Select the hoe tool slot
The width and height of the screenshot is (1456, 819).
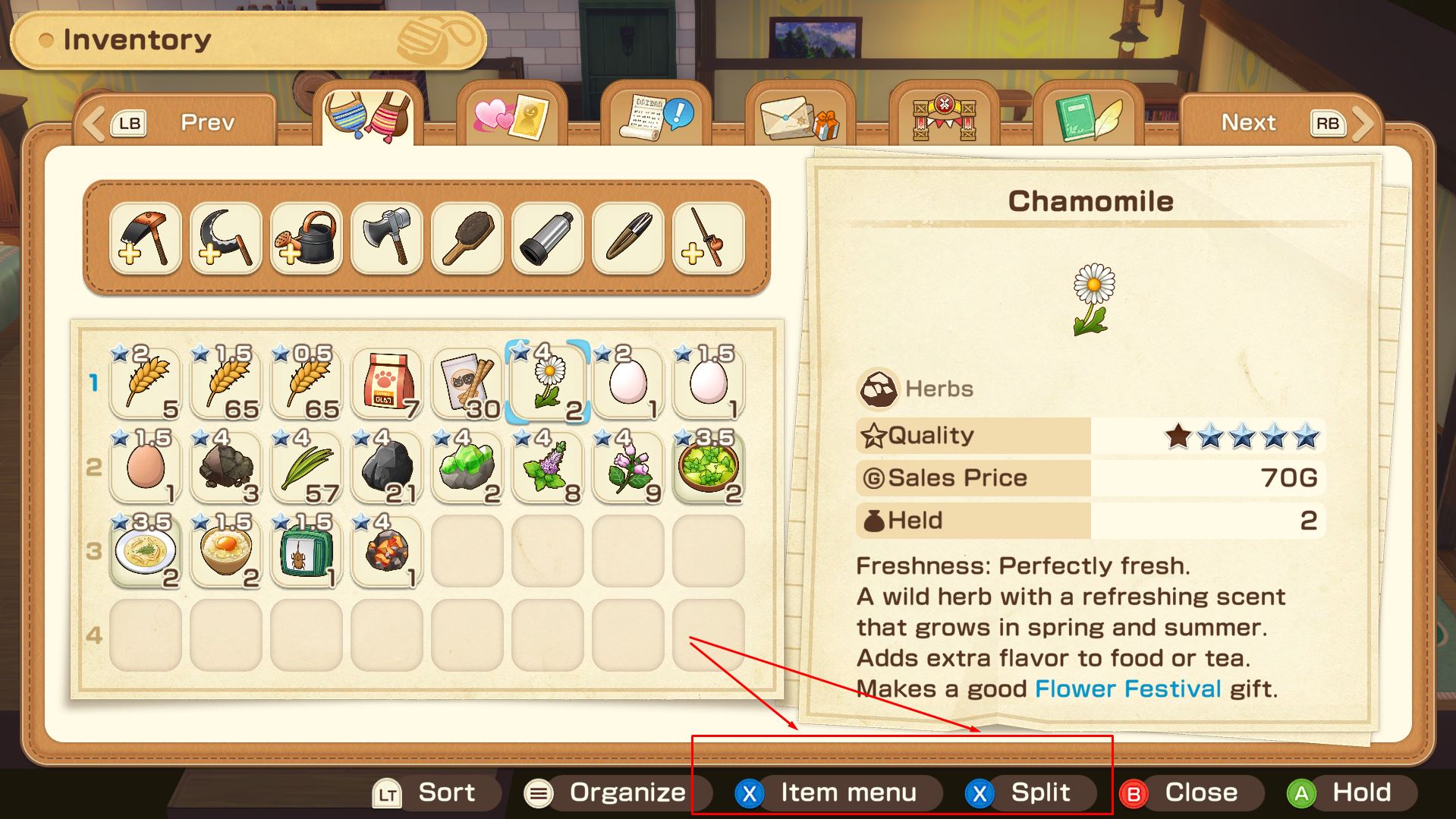(x=145, y=238)
